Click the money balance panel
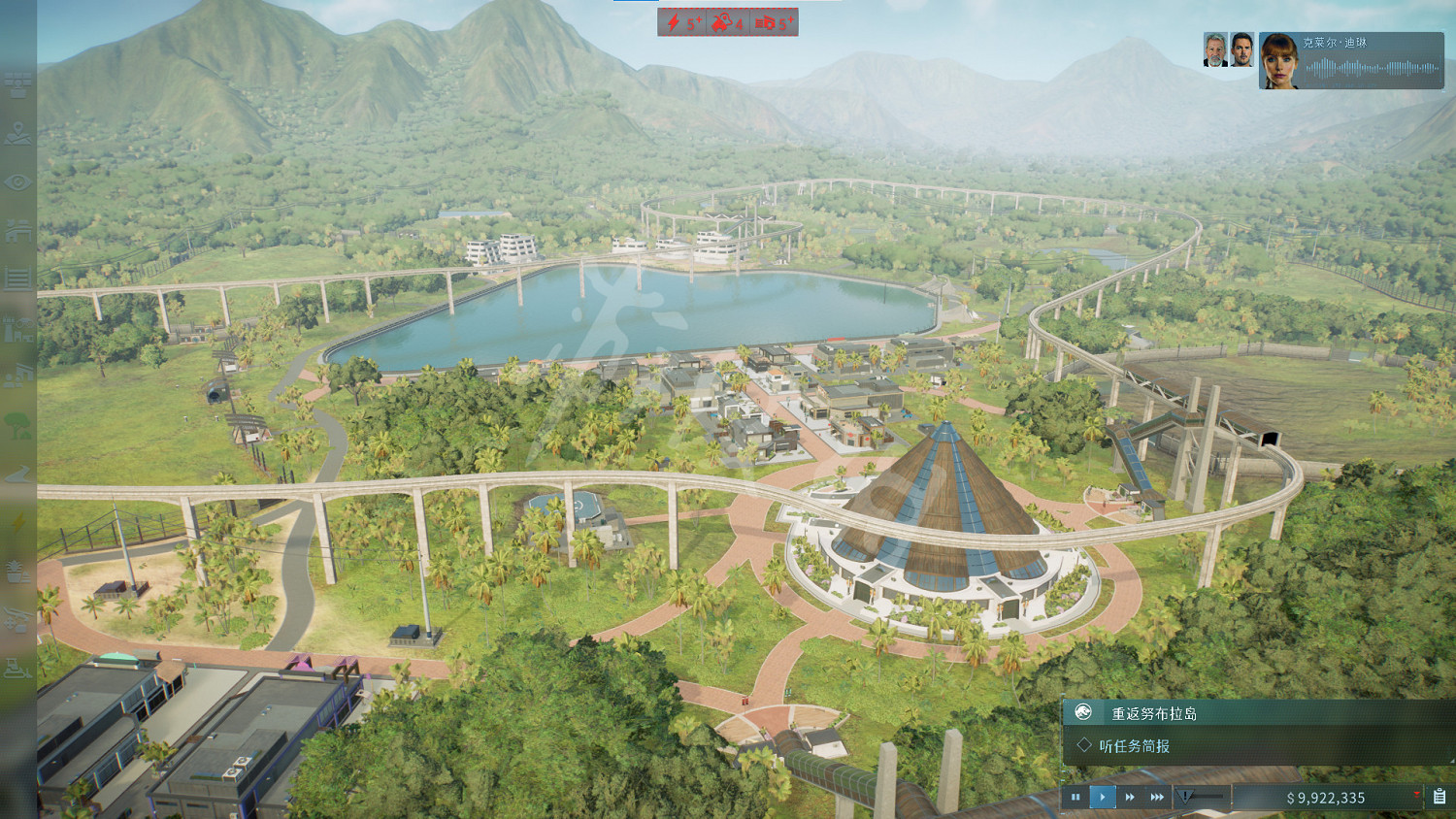1456x819 pixels. 1325,798
